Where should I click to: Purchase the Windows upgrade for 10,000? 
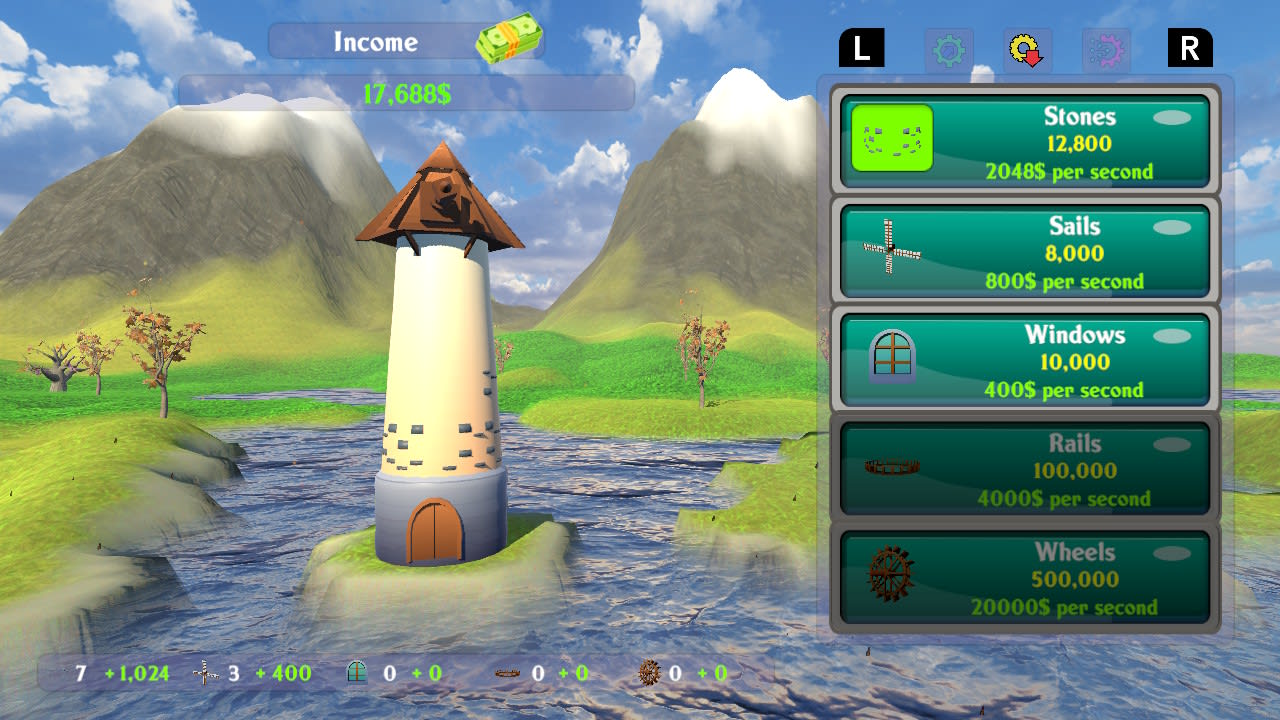[x=1025, y=358]
